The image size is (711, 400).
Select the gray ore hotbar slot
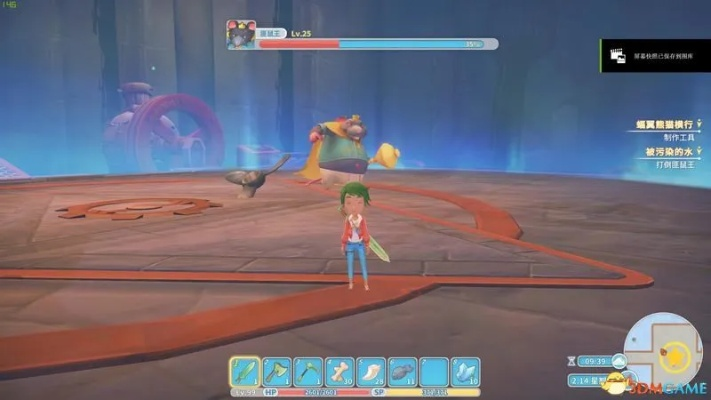[x=402, y=371]
